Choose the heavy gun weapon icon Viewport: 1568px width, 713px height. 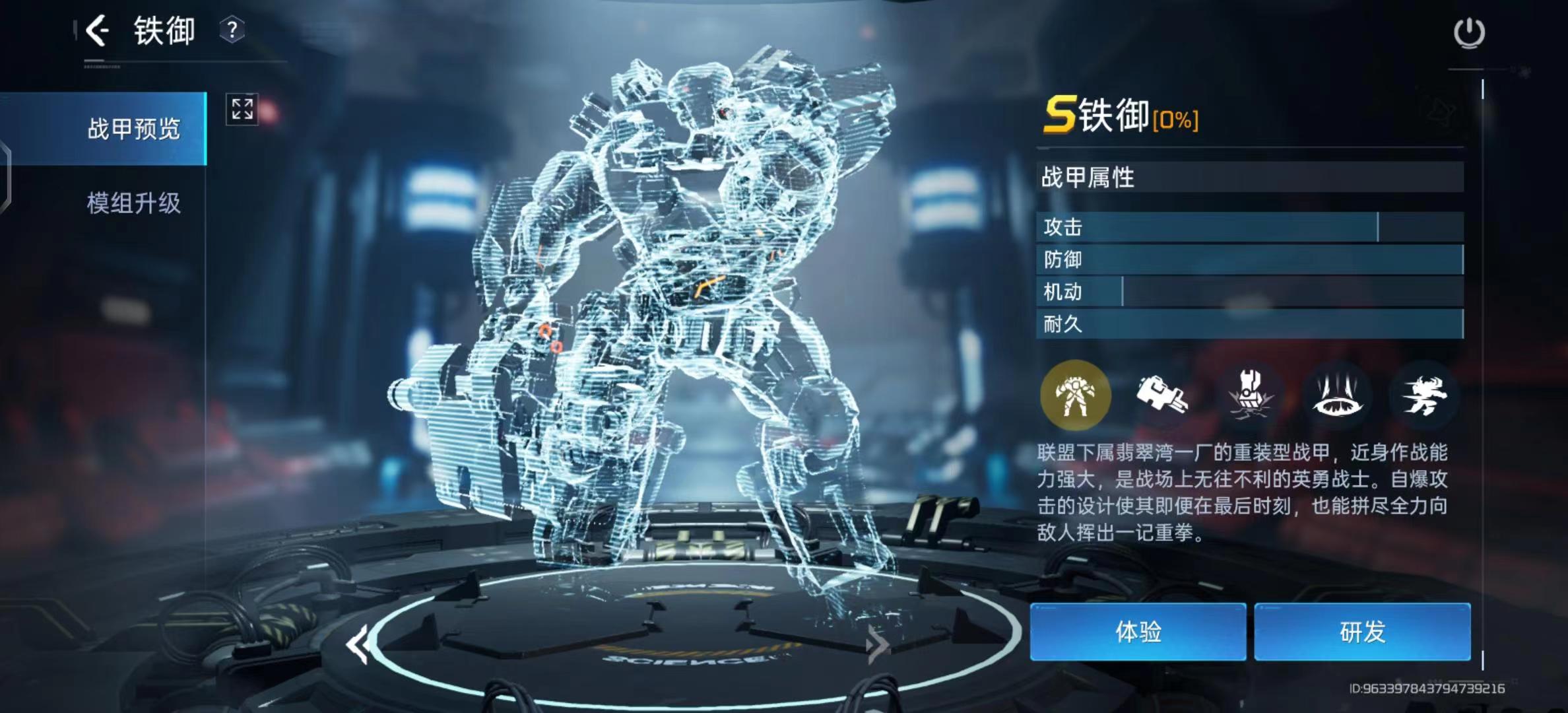(1161, 395)
